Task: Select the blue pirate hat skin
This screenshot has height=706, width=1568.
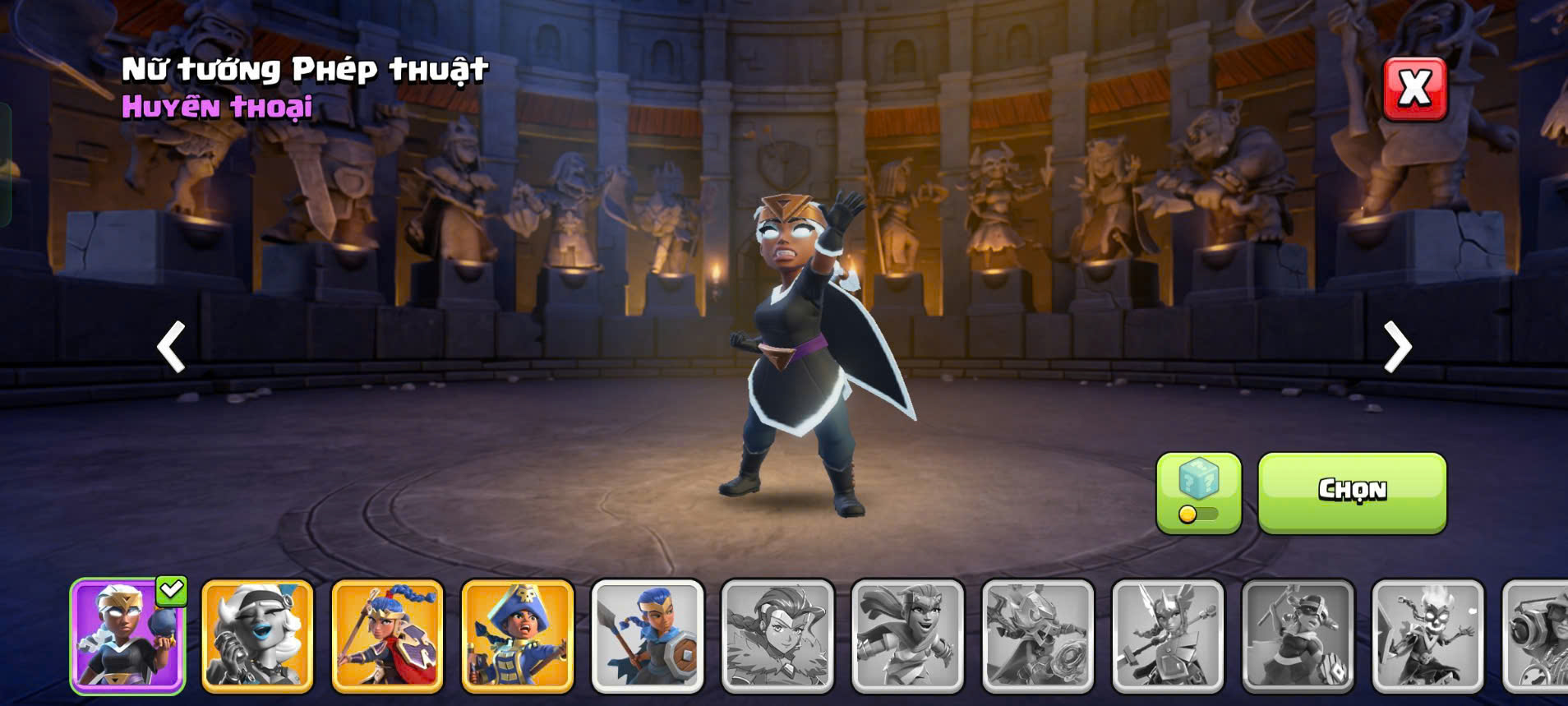Action: [517, 635]
